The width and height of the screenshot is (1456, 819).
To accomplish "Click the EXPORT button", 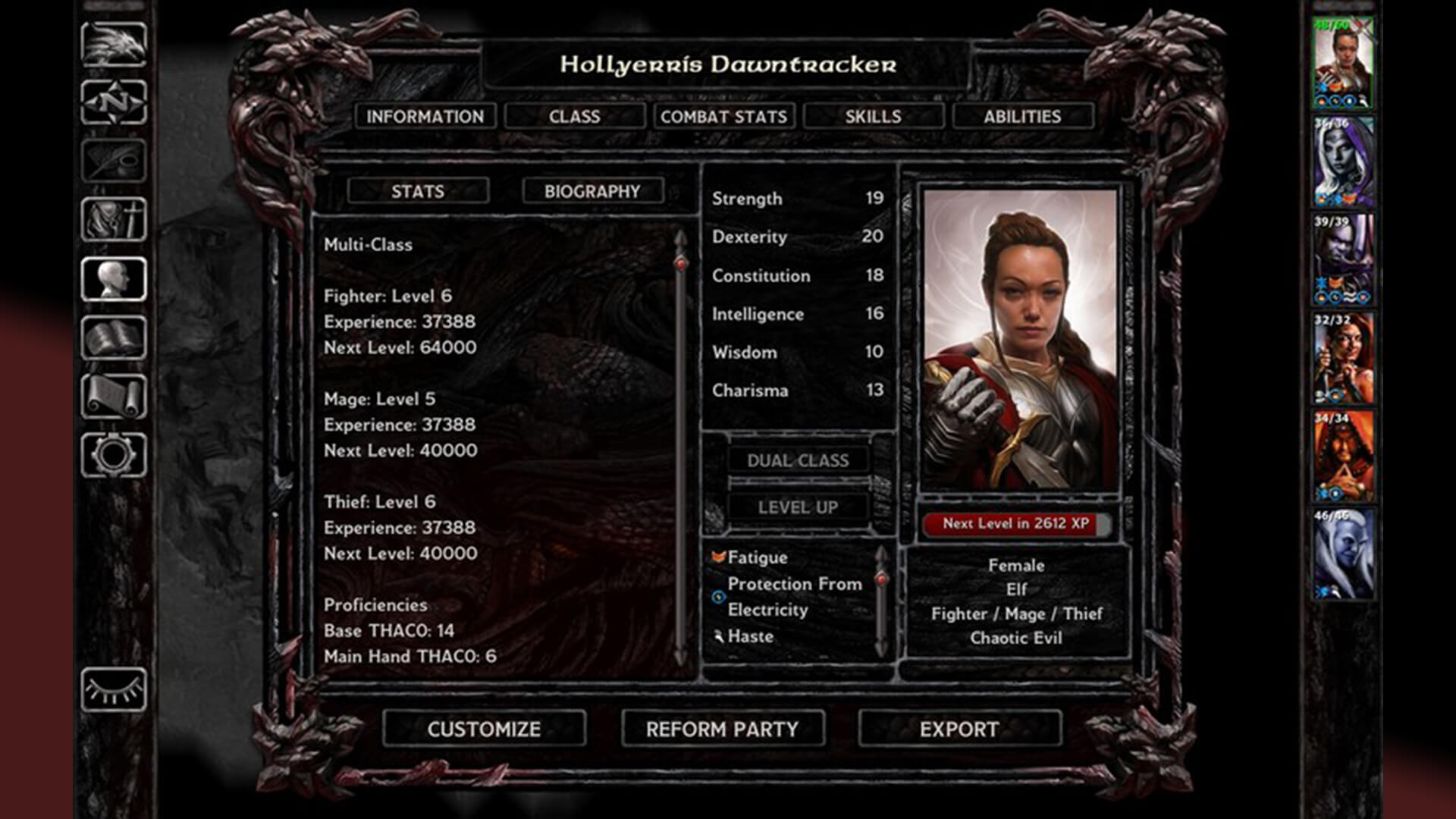I will tap(958, 728).
